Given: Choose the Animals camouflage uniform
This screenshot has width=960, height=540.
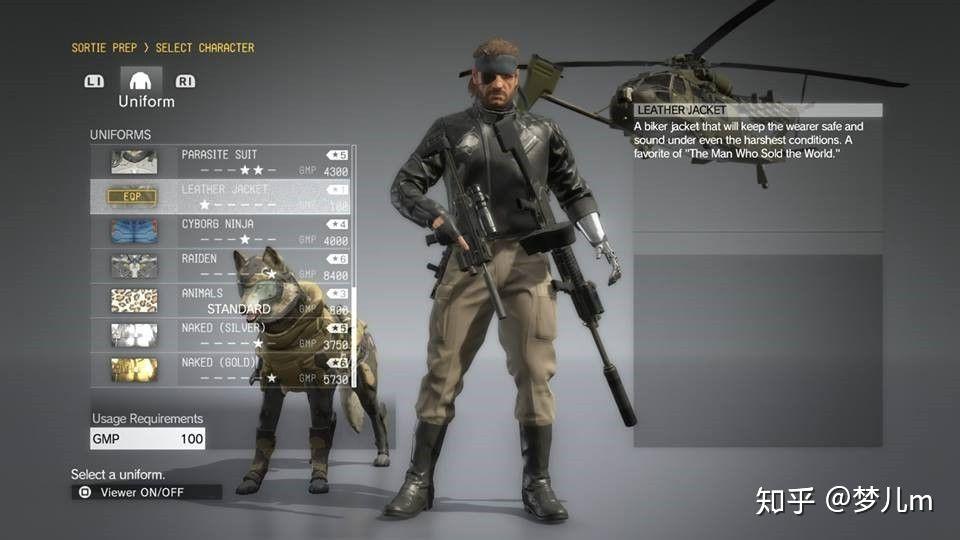Looking at the screenshot, I should tap(220, 301).
